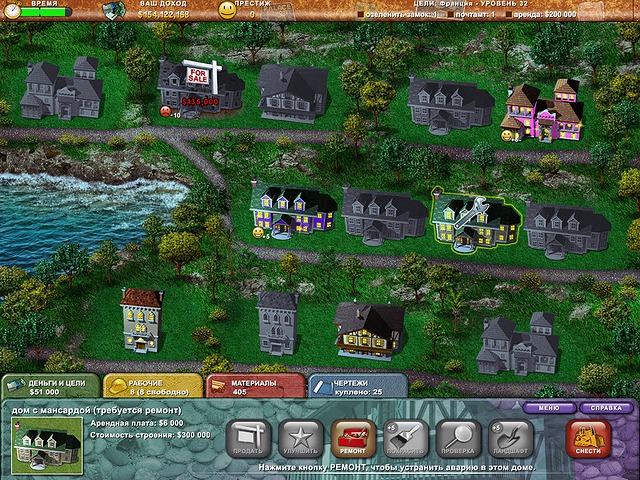
Task: Select the Материалы tab
Action: point(254,386)
